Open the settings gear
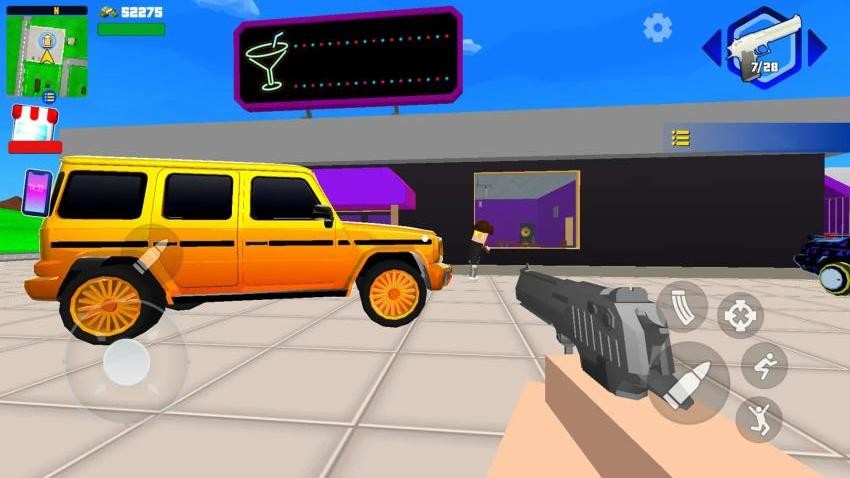 [x=657, y=28]
